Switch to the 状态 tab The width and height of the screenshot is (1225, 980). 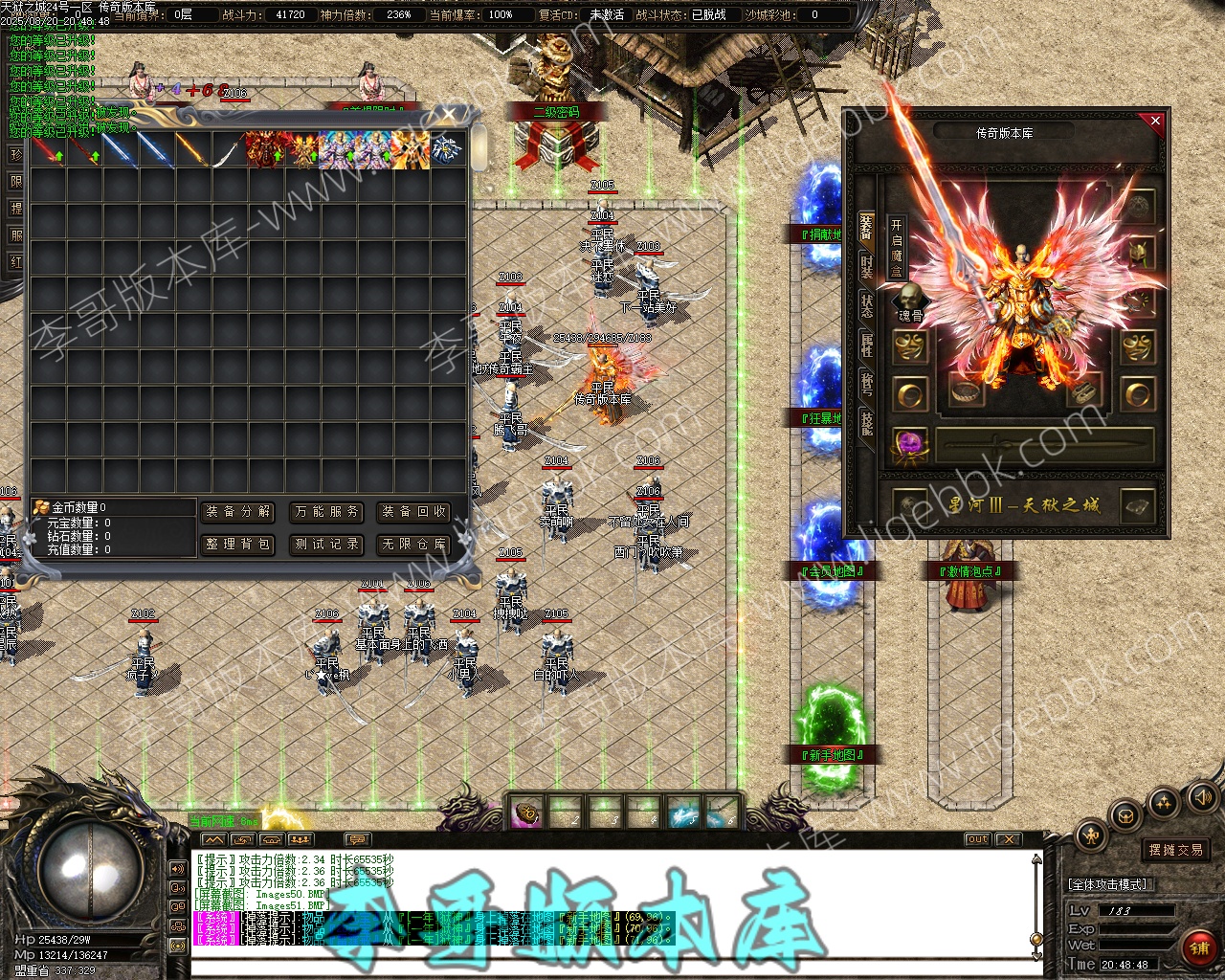pos(866,306)
